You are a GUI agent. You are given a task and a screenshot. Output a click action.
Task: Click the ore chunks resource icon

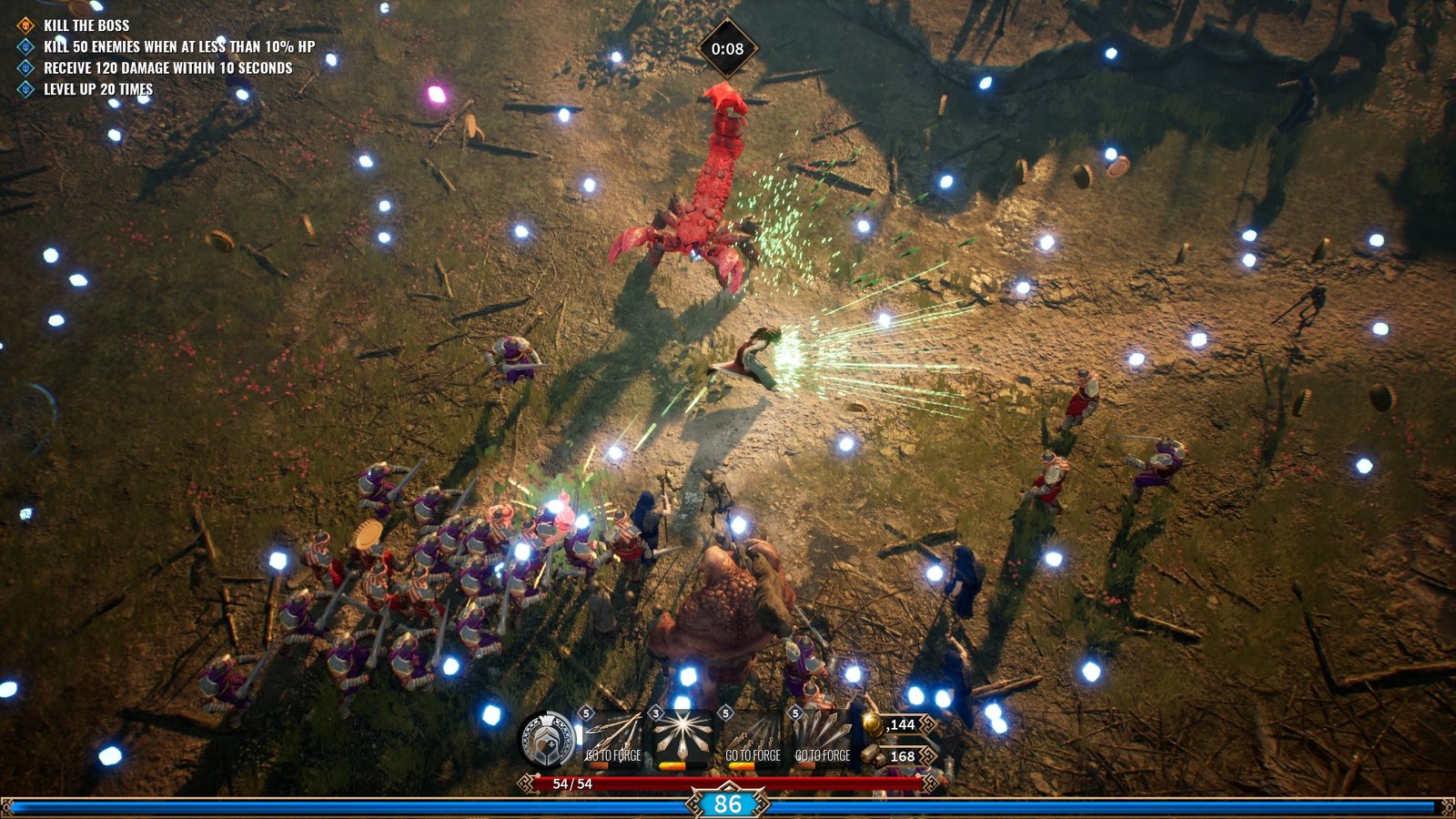873,756
